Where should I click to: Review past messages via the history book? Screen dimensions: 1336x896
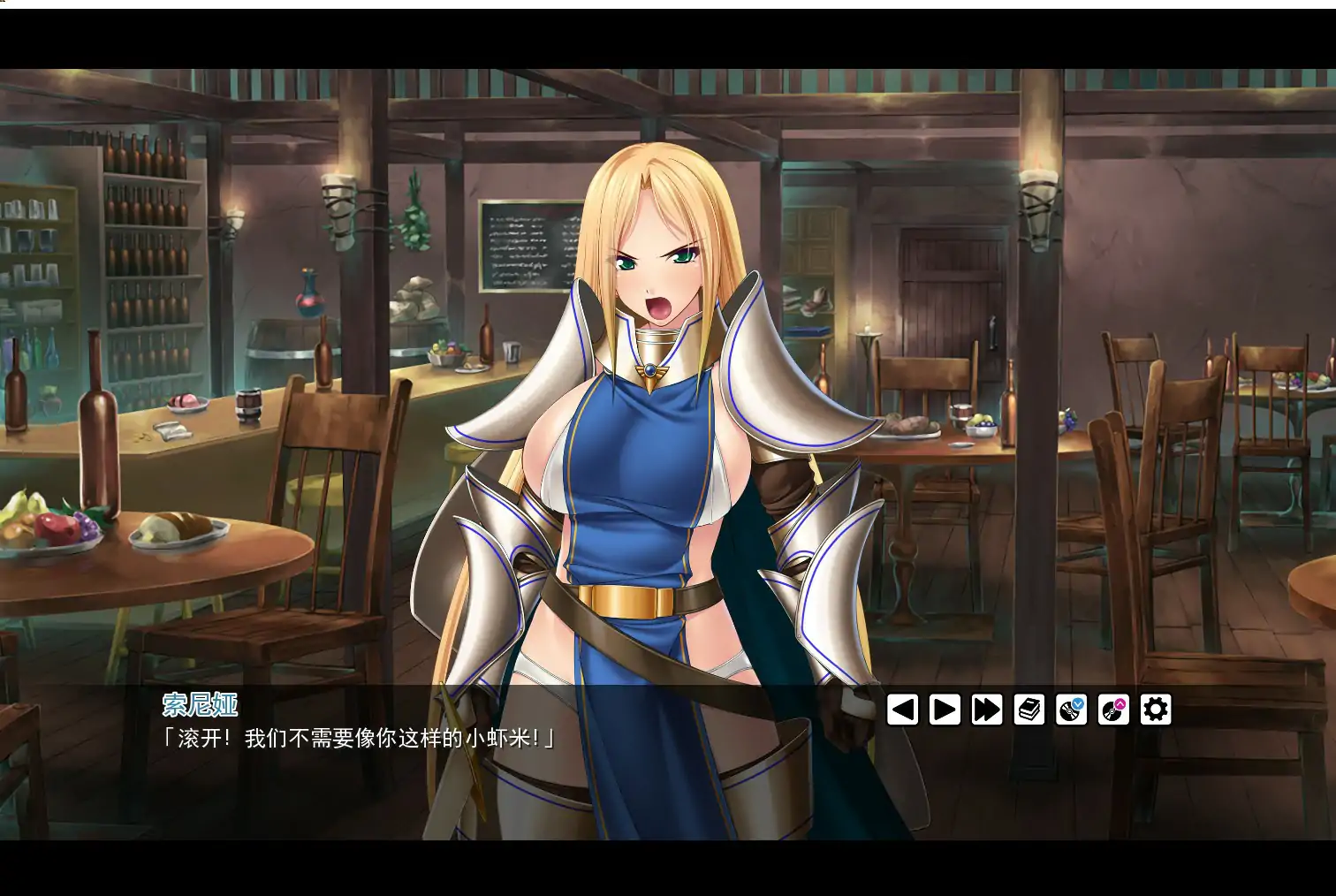[x=1029, y=709]
